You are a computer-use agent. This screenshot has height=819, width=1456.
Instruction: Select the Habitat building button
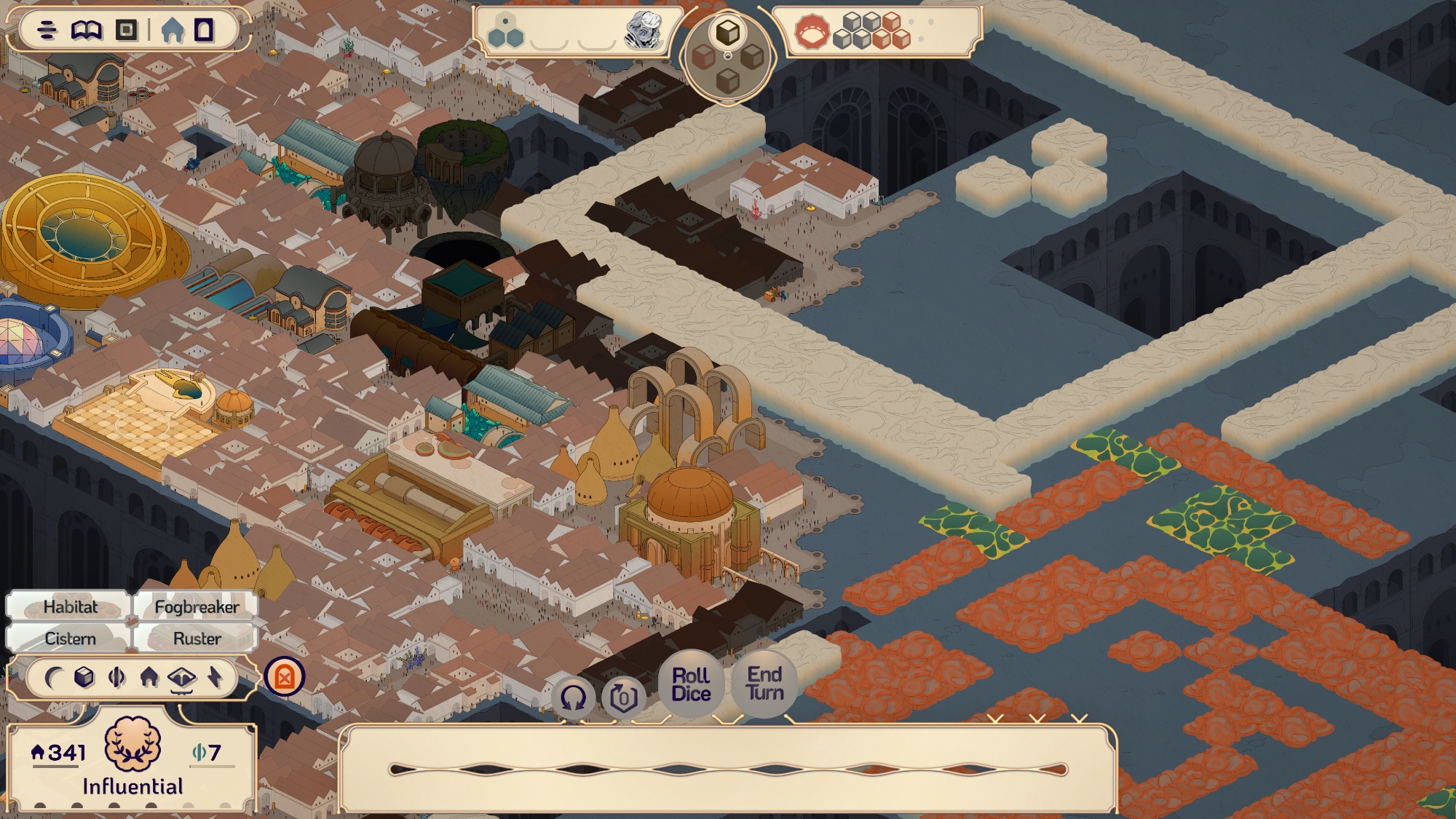[x=70, y=607]
